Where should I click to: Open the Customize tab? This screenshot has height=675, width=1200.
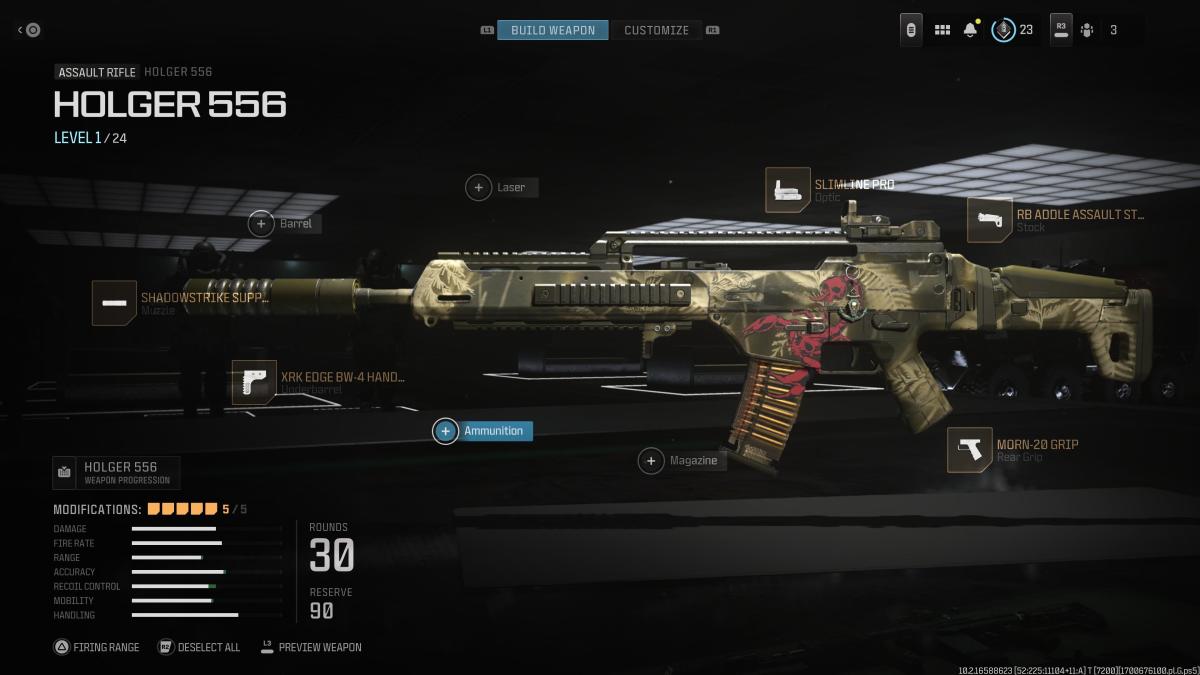click(656, 30)
